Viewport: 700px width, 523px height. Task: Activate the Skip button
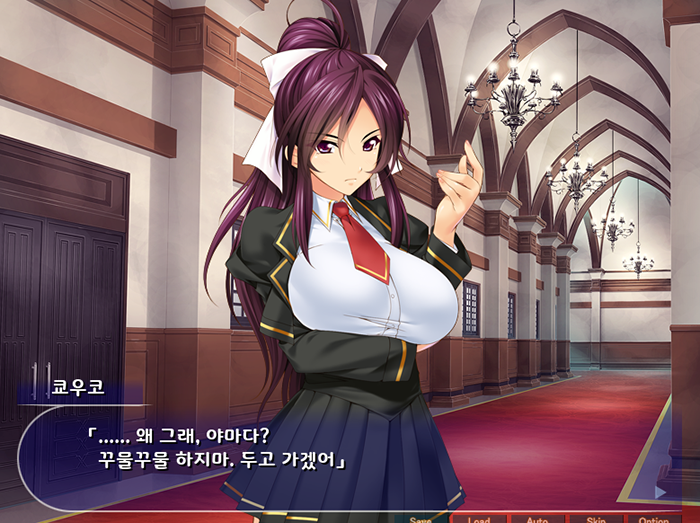click(596, 519)
